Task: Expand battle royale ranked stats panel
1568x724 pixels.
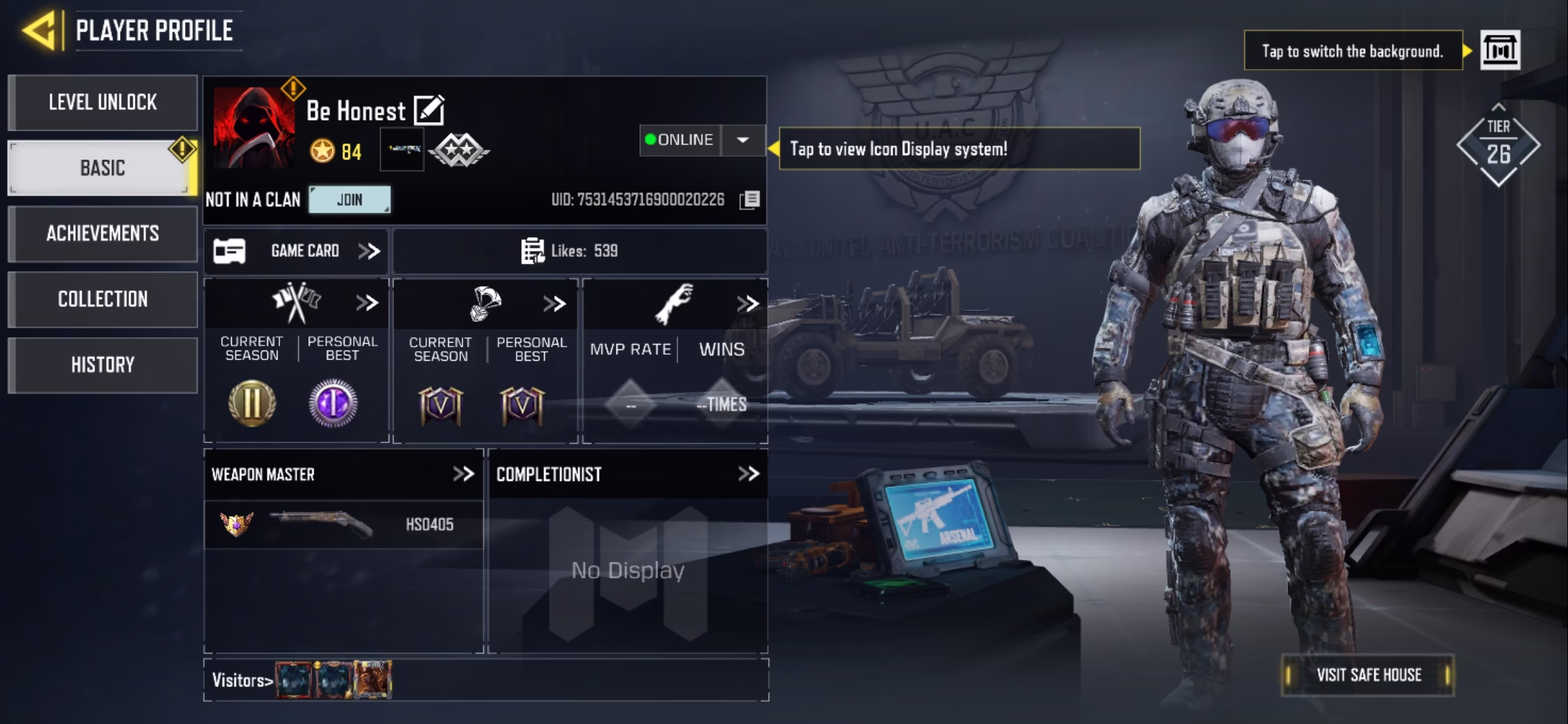Action: pos(554,304)
